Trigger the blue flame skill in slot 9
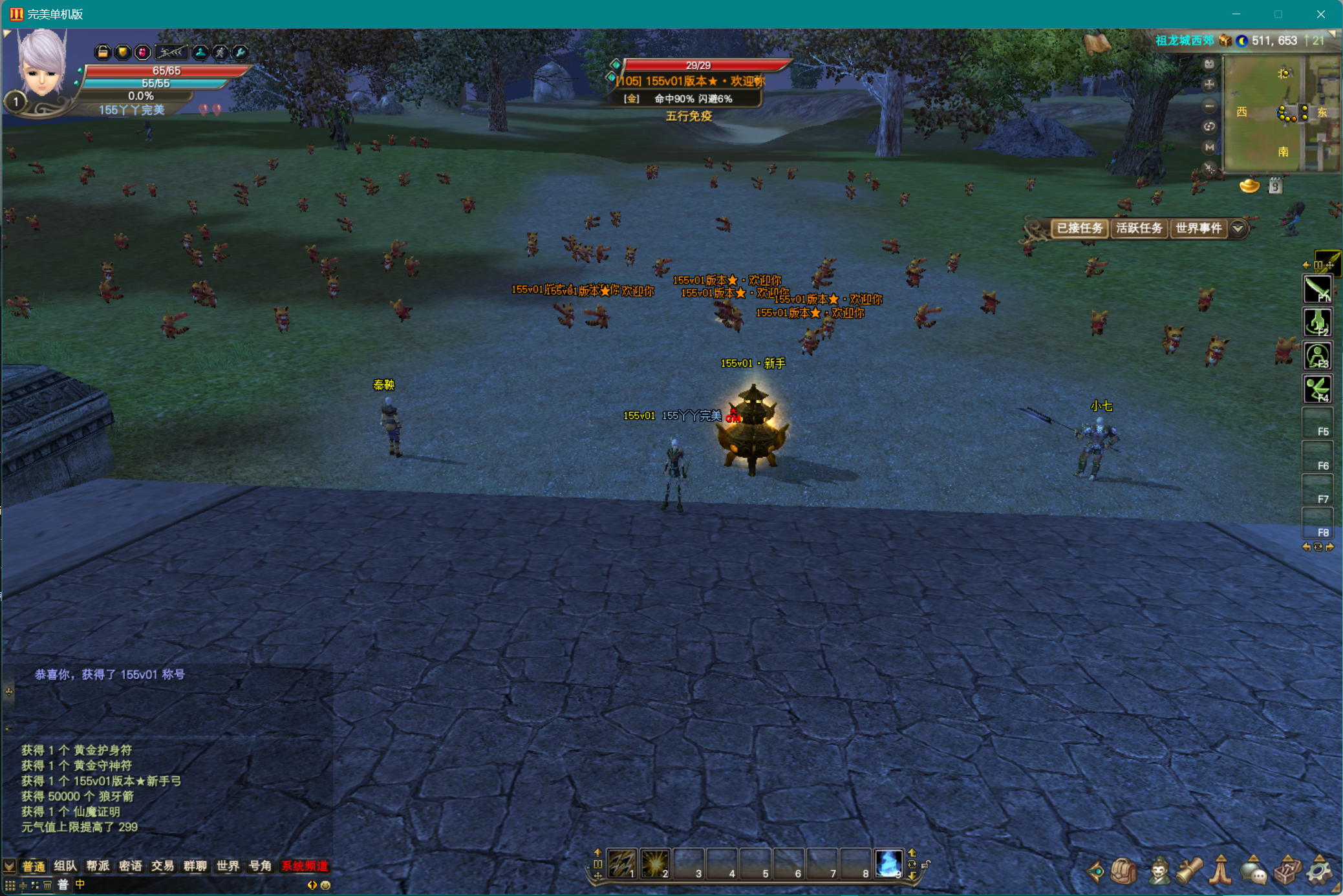 click(x=888, y=864)
